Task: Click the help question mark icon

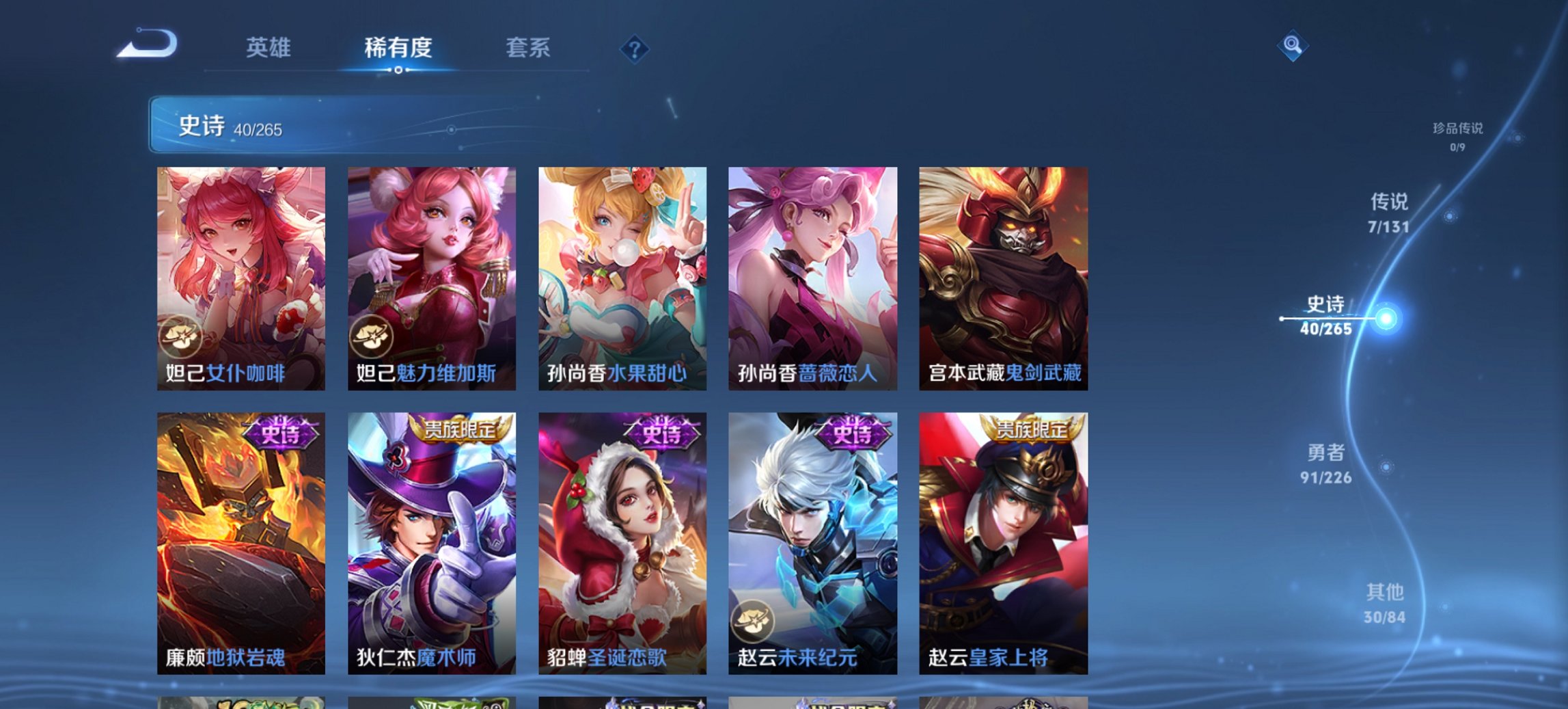Action: pos(635,49)
